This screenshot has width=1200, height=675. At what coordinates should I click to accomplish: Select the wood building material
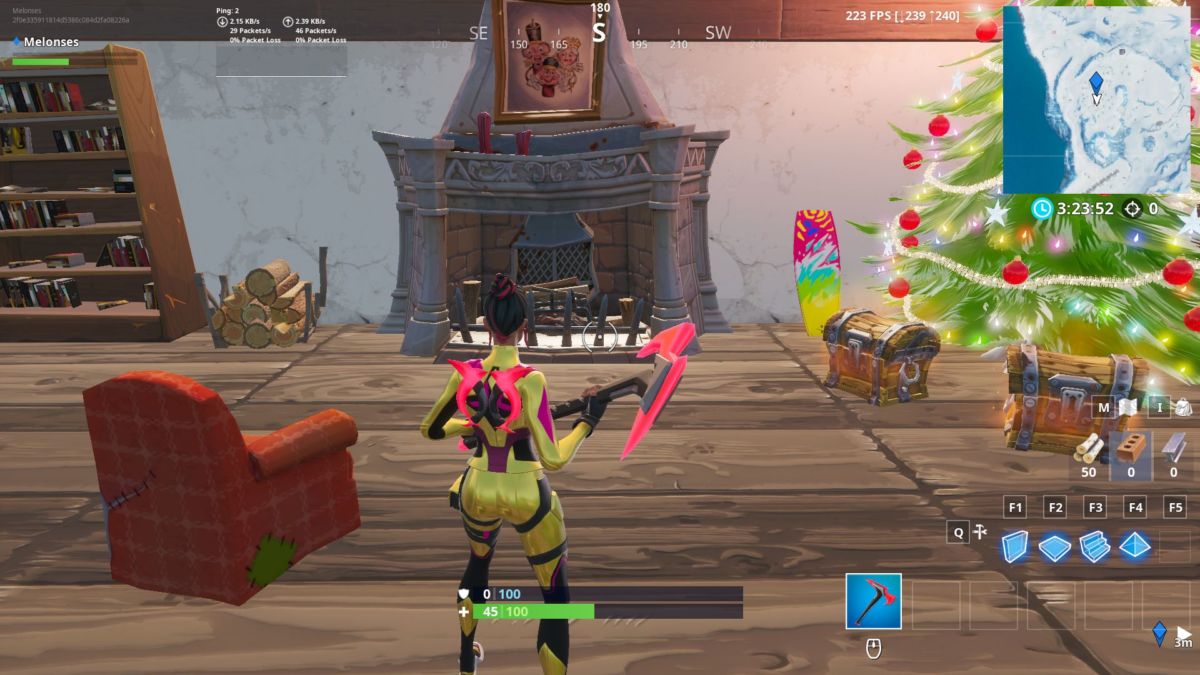(x=1089, y=449)
